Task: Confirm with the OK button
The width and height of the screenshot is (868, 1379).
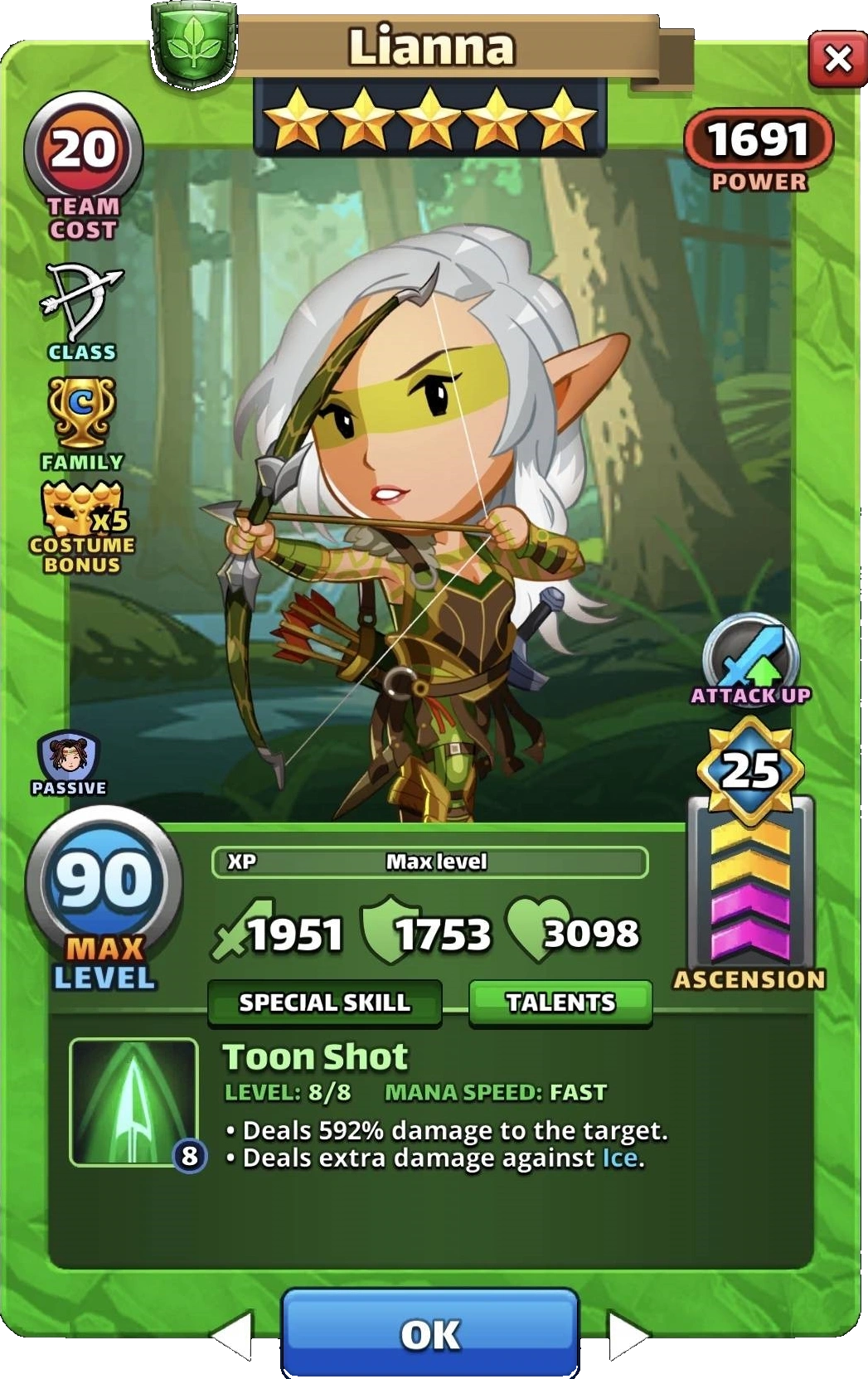Action: (430, 1333)
